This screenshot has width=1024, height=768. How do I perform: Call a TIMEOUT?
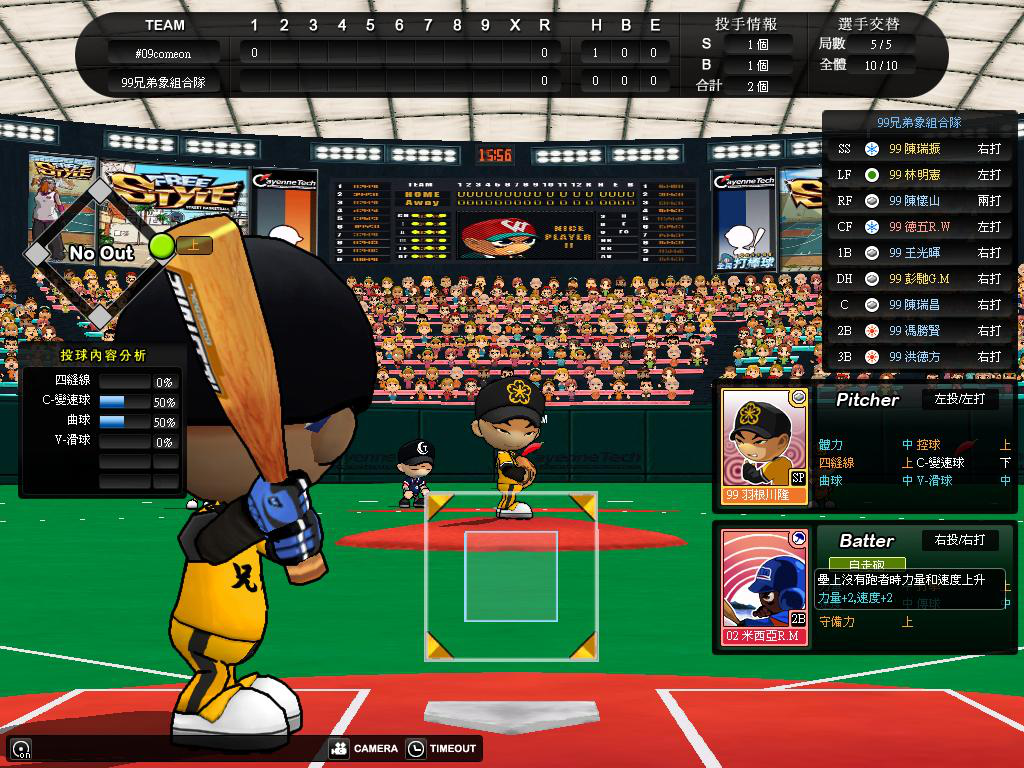[x=443, y=748]
